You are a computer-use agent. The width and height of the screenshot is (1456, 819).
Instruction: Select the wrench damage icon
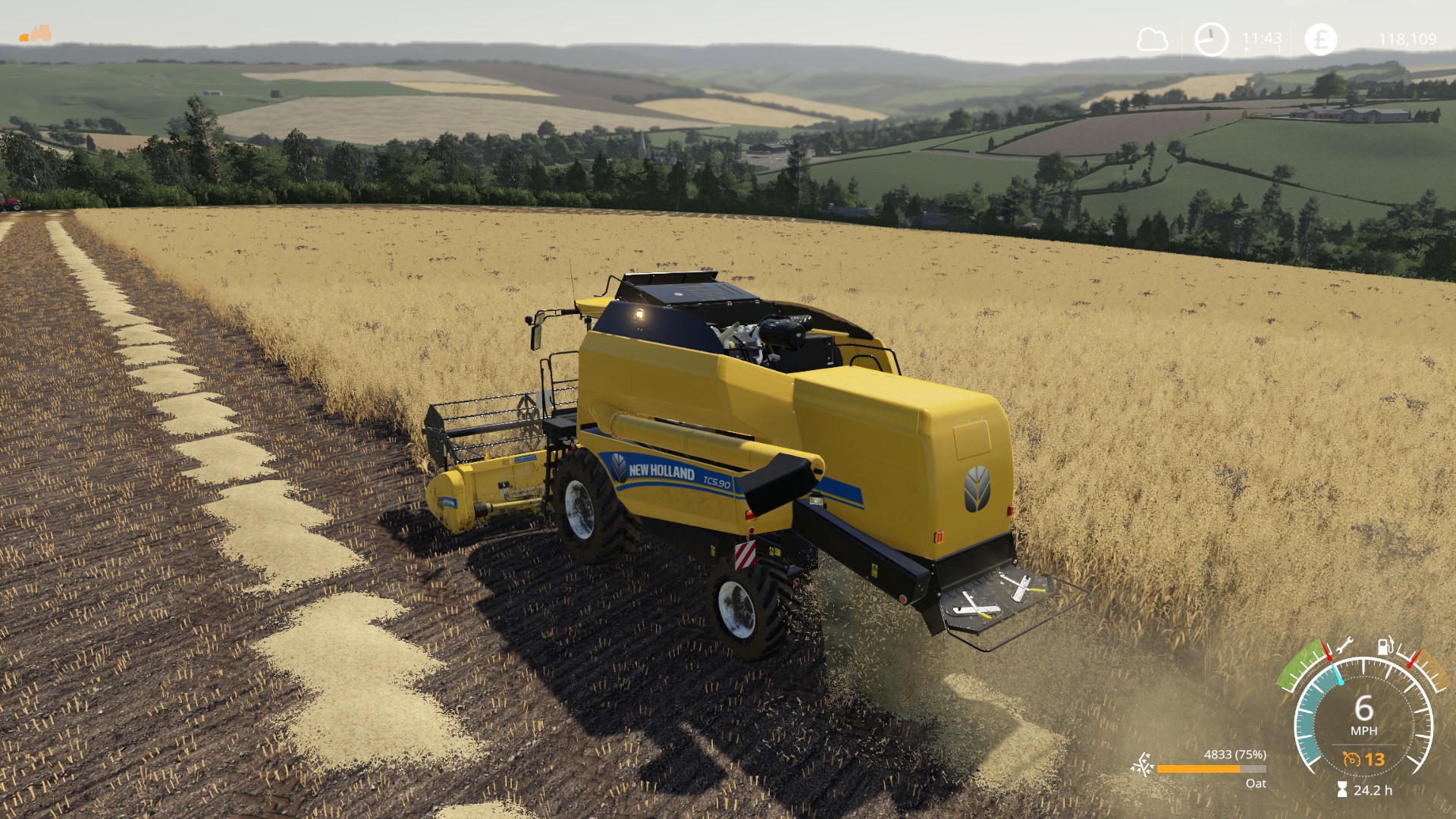point(1344,647)
